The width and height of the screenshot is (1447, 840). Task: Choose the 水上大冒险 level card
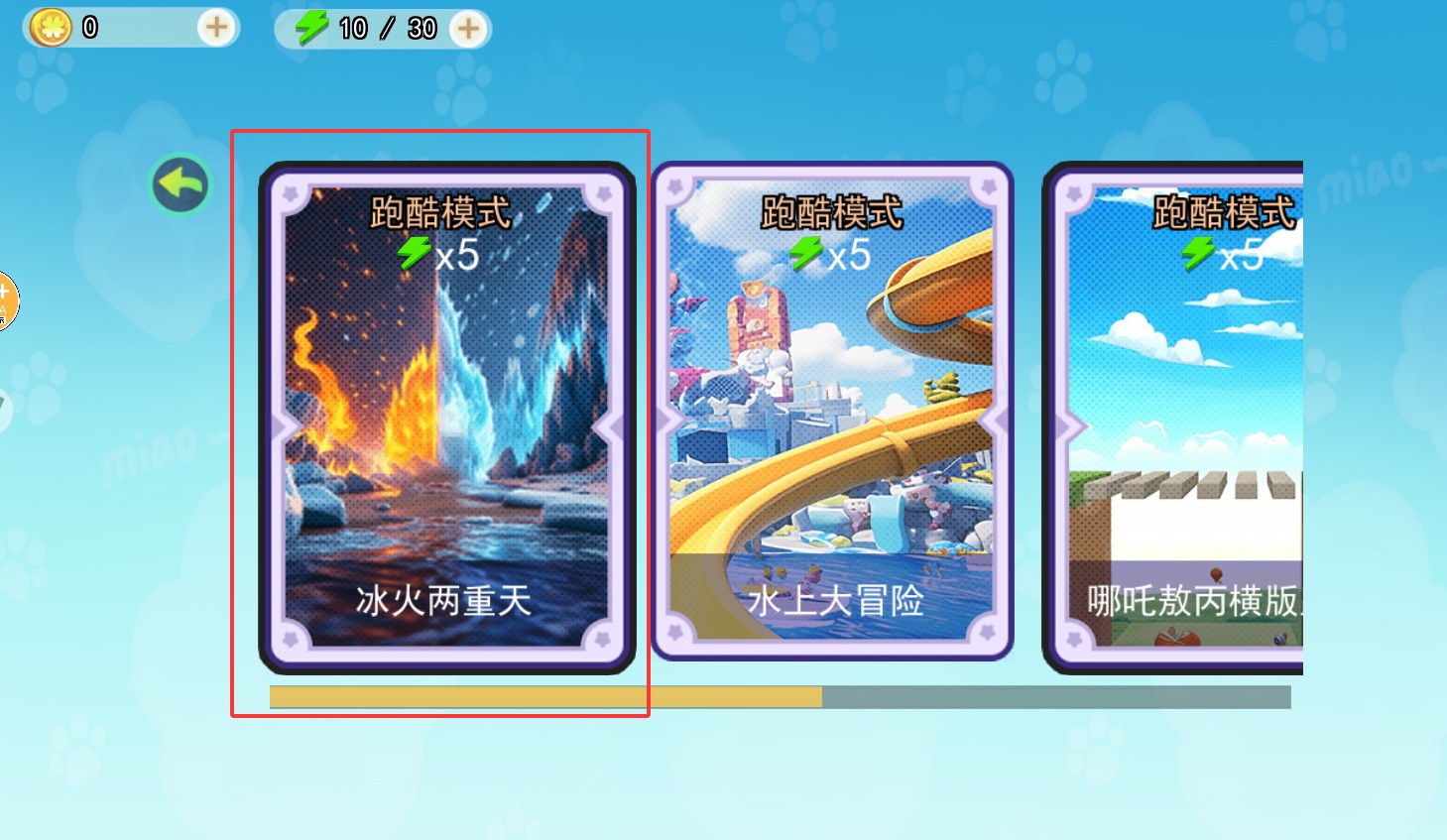point(832,412)
